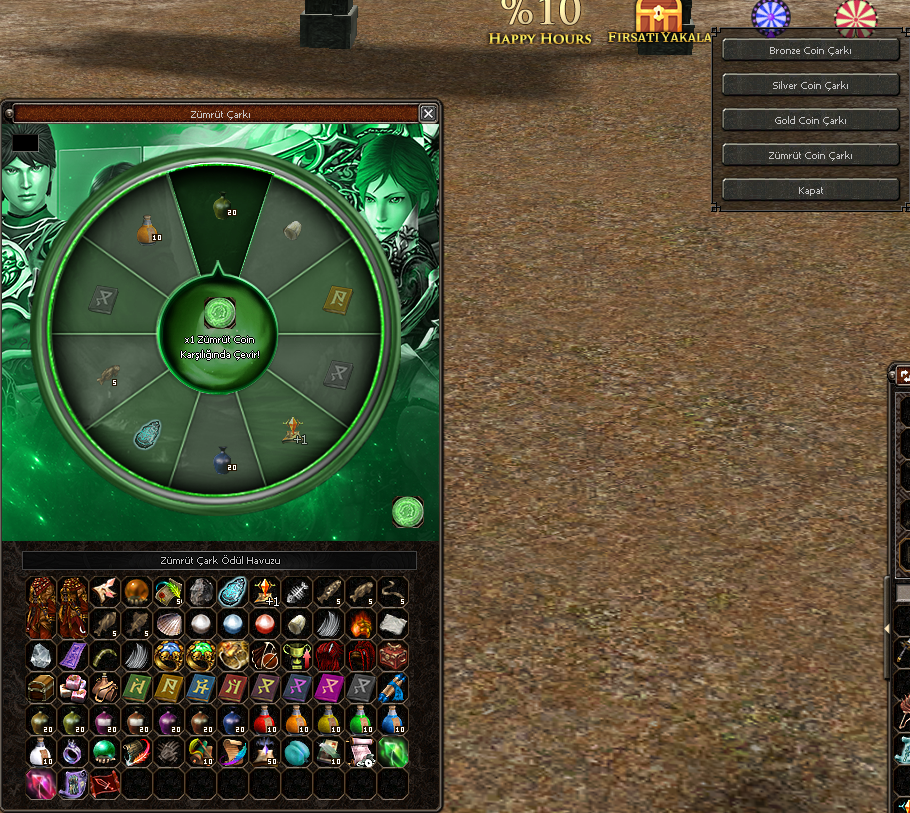Switch to Zümrüt Coin Çarkı
910x813 pixels.
(x=811, y=155)
